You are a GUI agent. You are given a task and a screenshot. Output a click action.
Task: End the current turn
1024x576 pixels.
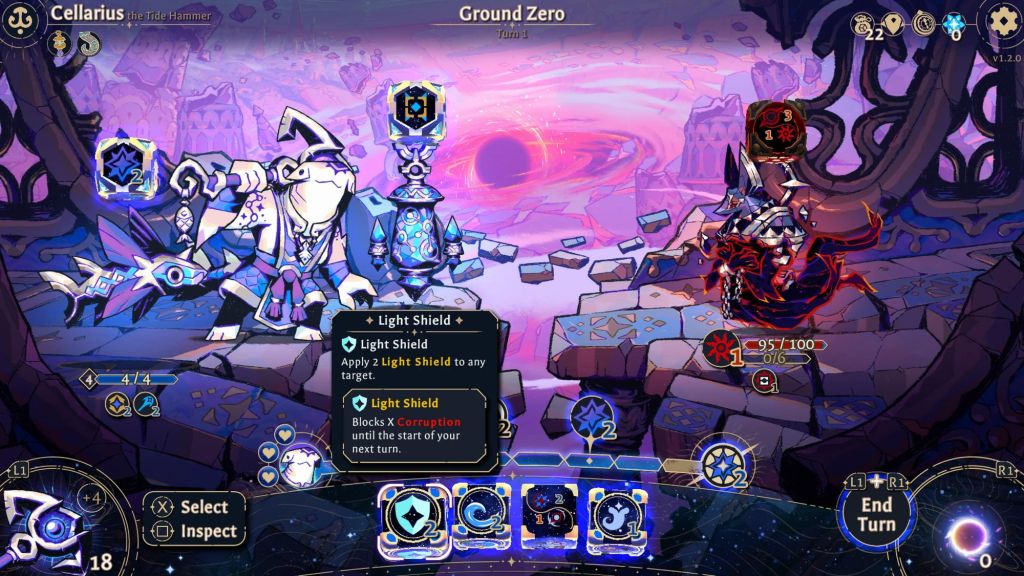coord(875,514)
